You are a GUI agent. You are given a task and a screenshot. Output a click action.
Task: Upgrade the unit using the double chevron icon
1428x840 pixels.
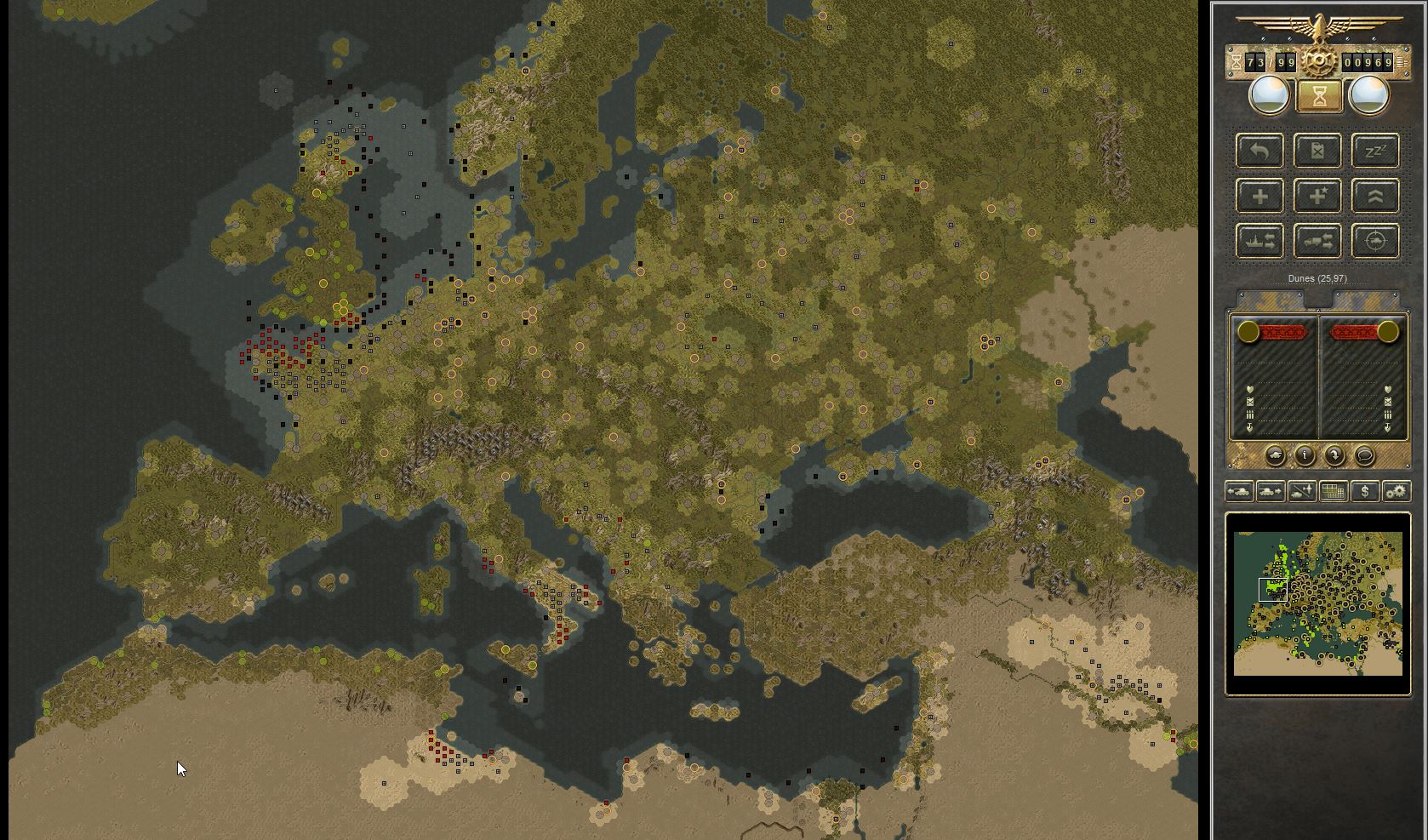[1374, 196]
